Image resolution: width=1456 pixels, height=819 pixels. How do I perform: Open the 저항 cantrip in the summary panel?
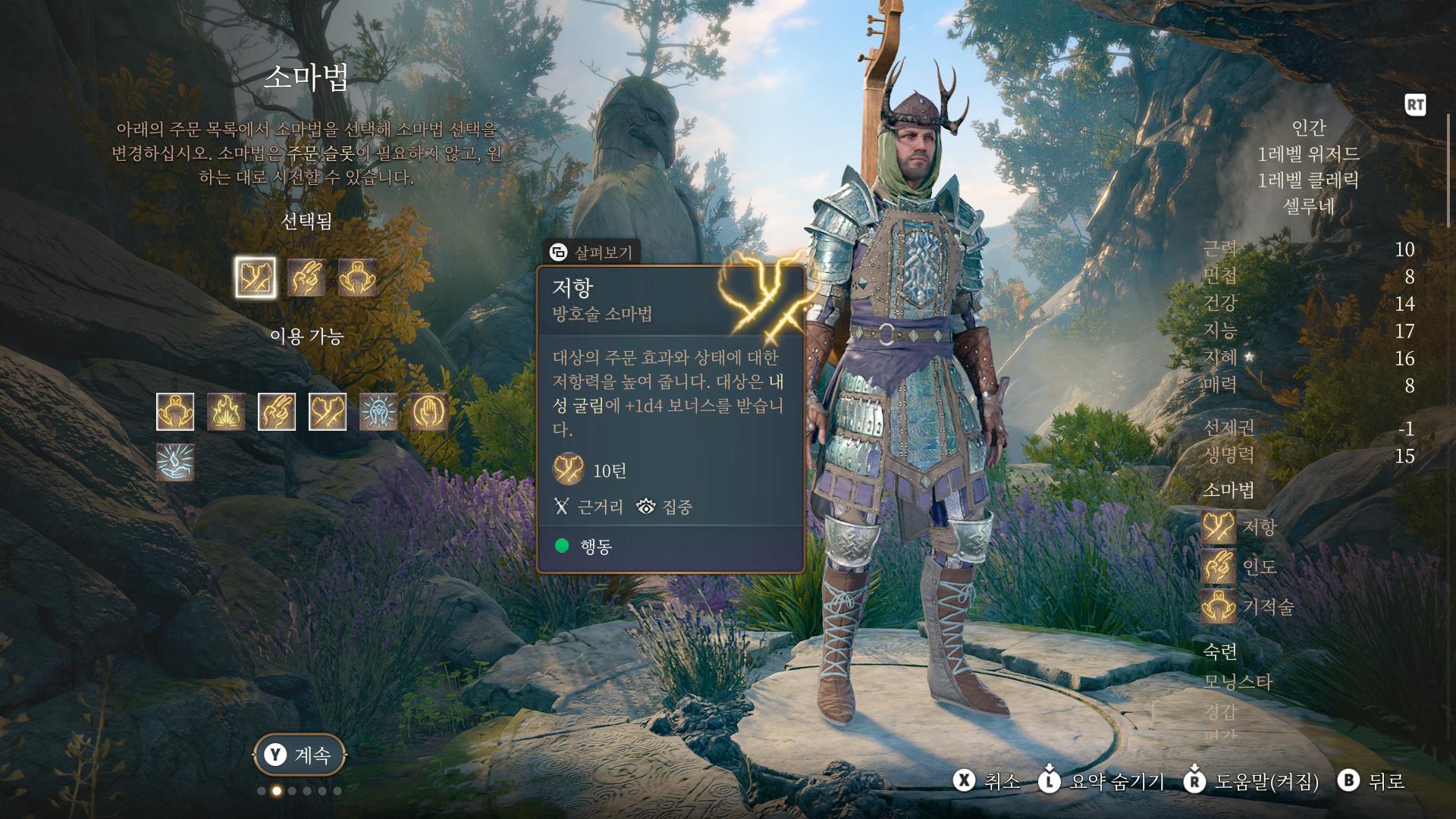coord(1219,527)
